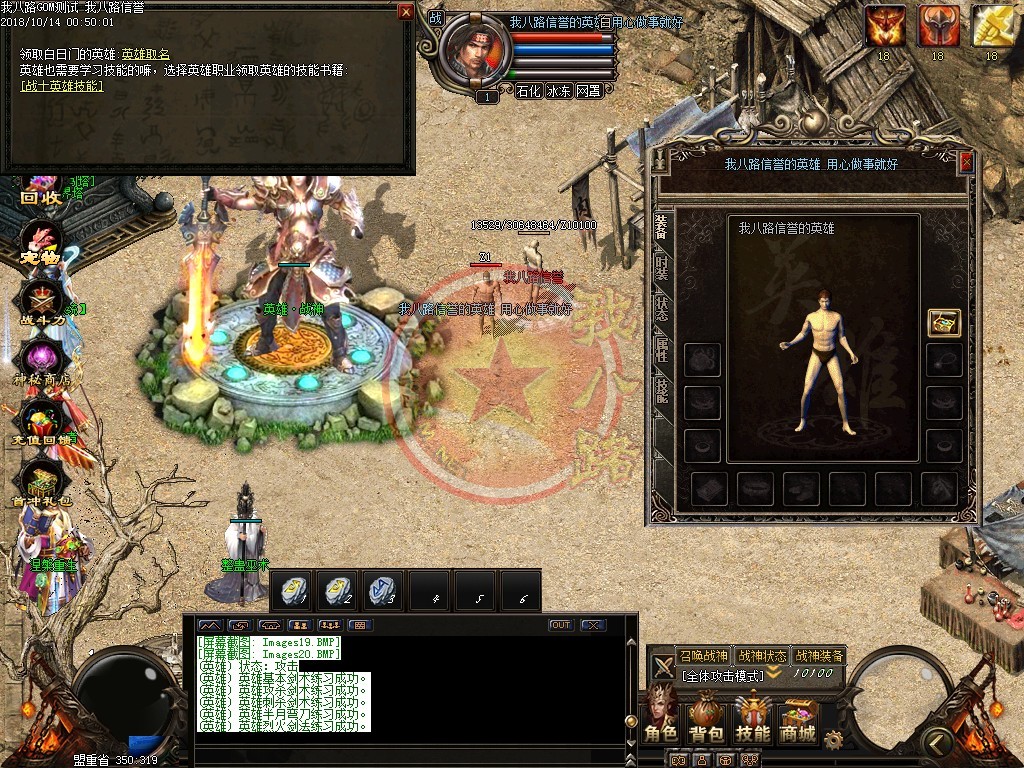The image size is (1024, 768).
Task: Click the 英雄取名 hero naming link
Action: tap(146, 54)
